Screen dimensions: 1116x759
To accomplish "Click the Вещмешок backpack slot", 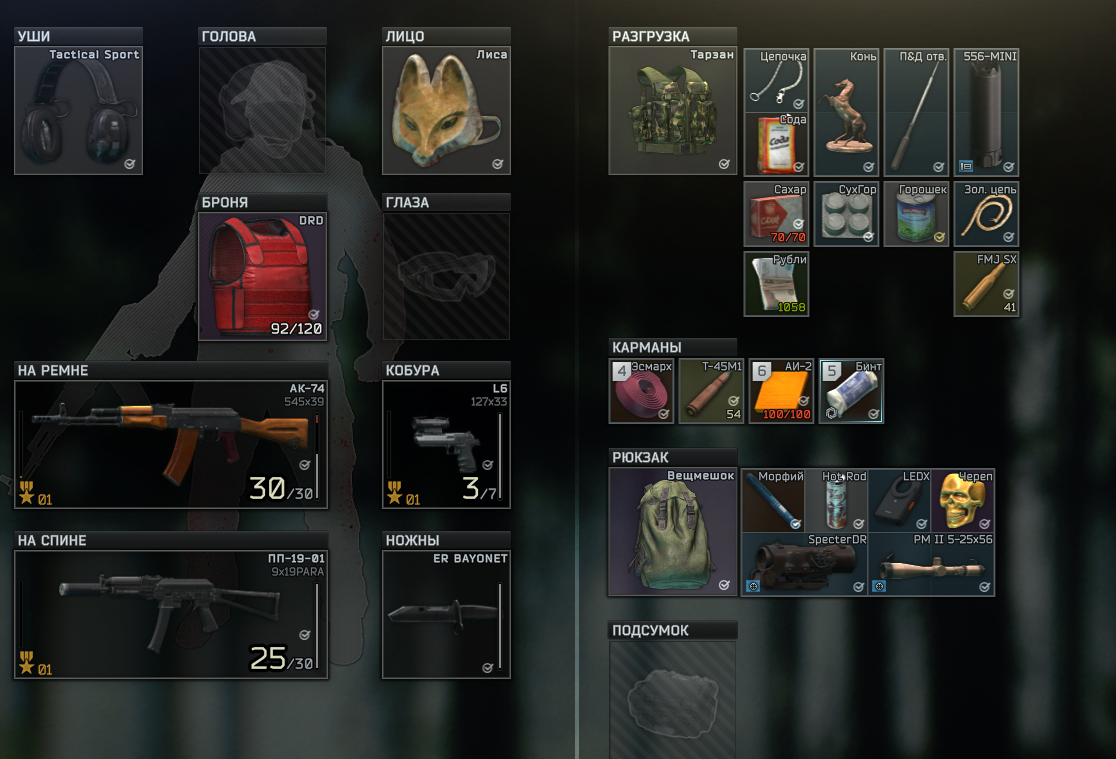I will click(x=672, y=533).
